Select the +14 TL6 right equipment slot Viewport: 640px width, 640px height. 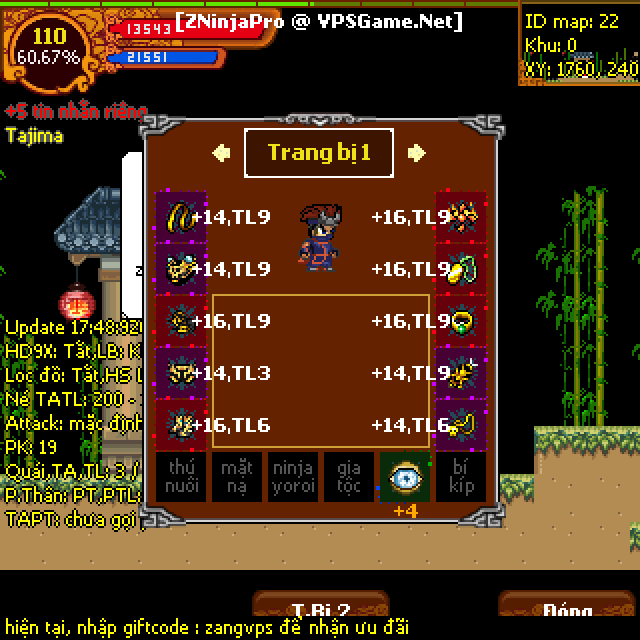click(x=461, y=425)
